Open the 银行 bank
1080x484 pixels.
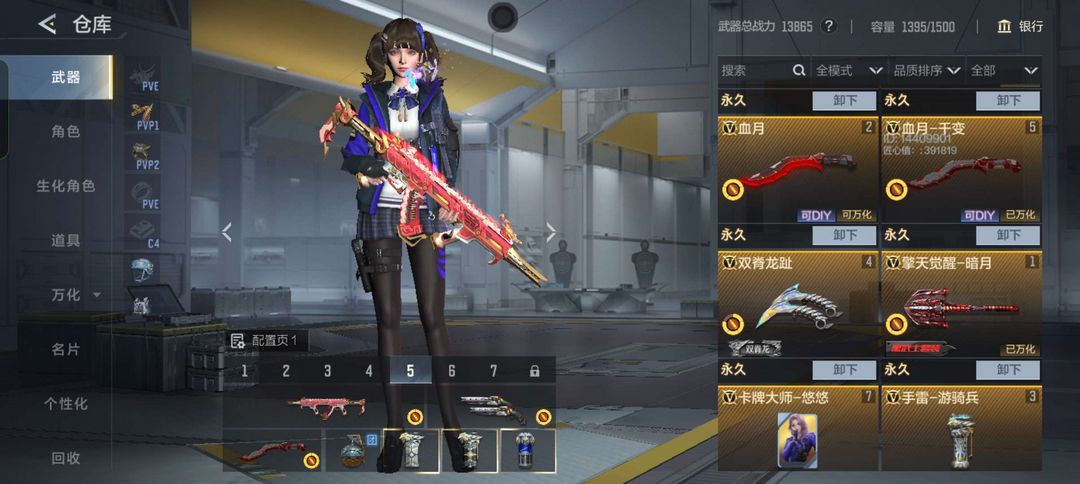[x=1019, y=26]
